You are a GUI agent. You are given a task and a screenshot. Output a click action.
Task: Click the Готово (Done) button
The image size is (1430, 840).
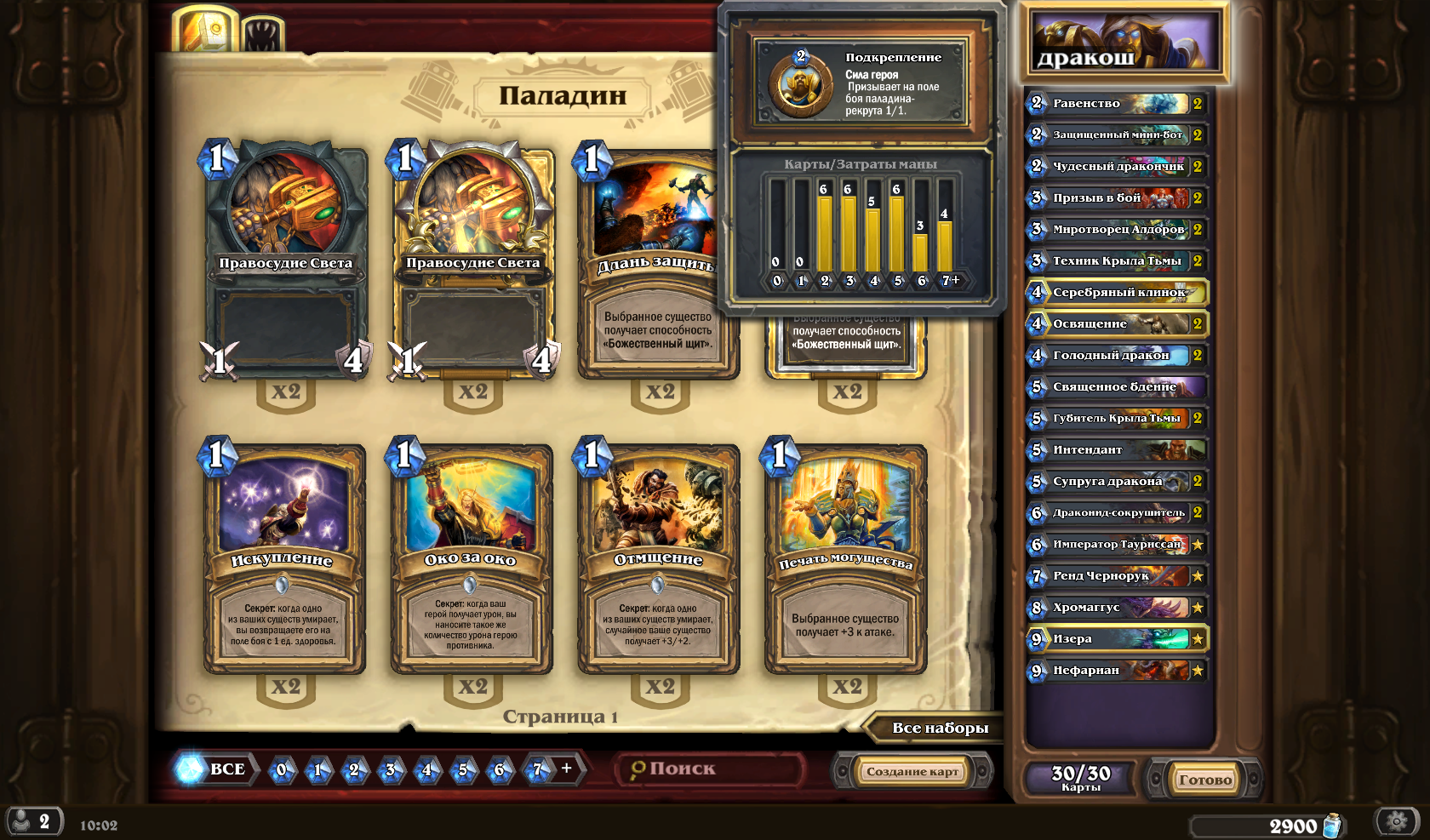pyautogui.click(x=1204, y=779)
